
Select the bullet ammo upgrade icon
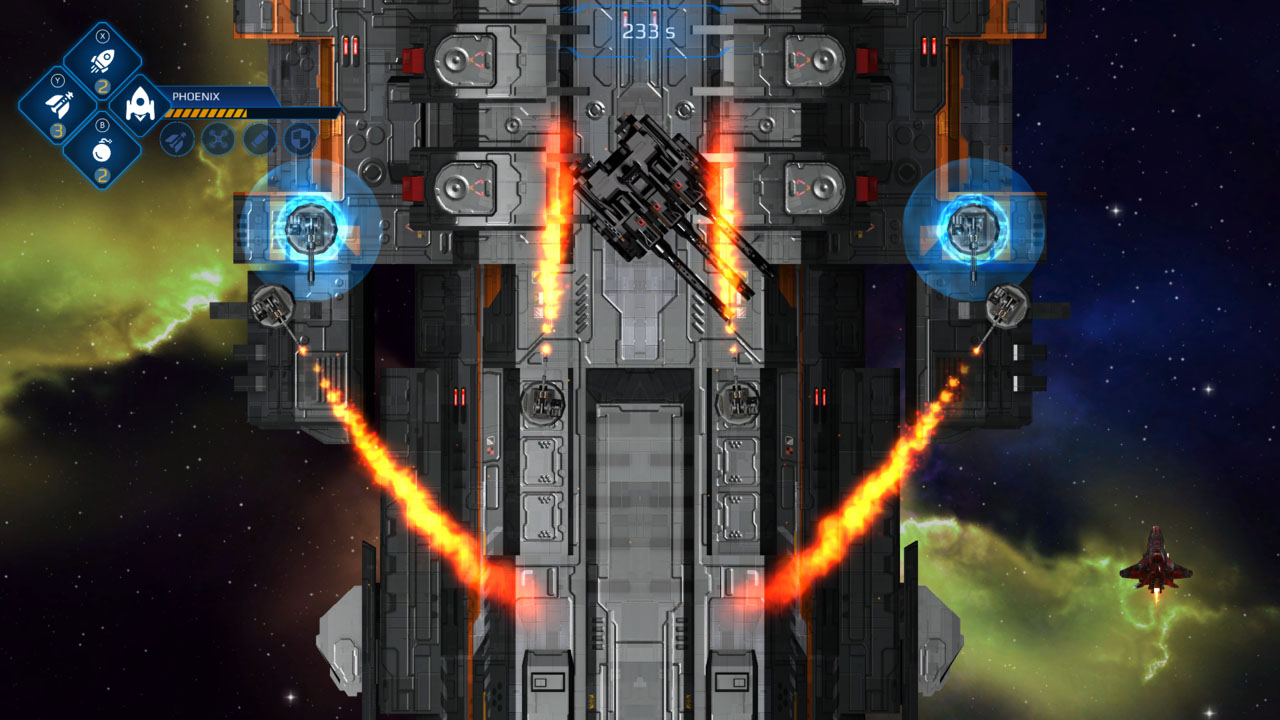tap(260, 139)
